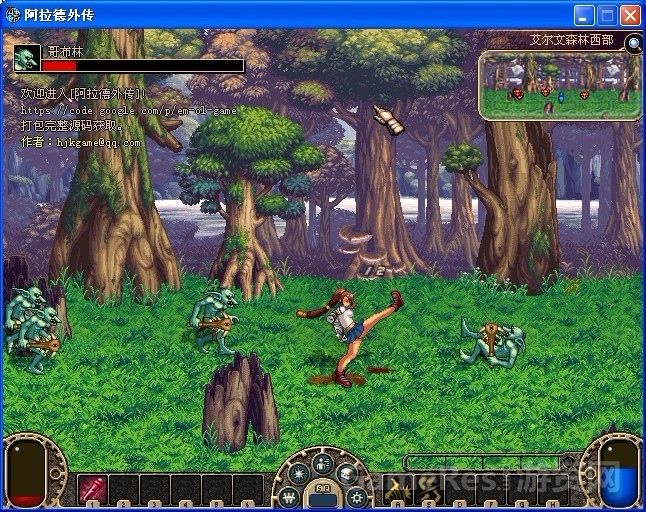Viewport: 646px width, 512px height.
Task: Select the red item in hotbar slot 1
Action: pyautogui.click(x=92, y=488)
